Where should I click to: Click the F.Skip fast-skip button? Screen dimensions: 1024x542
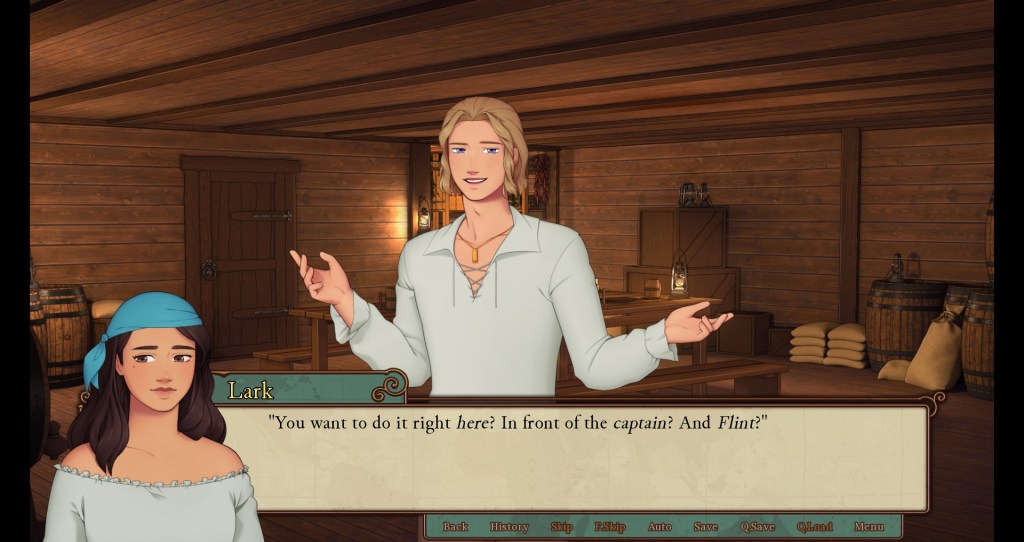coord(609,527)
